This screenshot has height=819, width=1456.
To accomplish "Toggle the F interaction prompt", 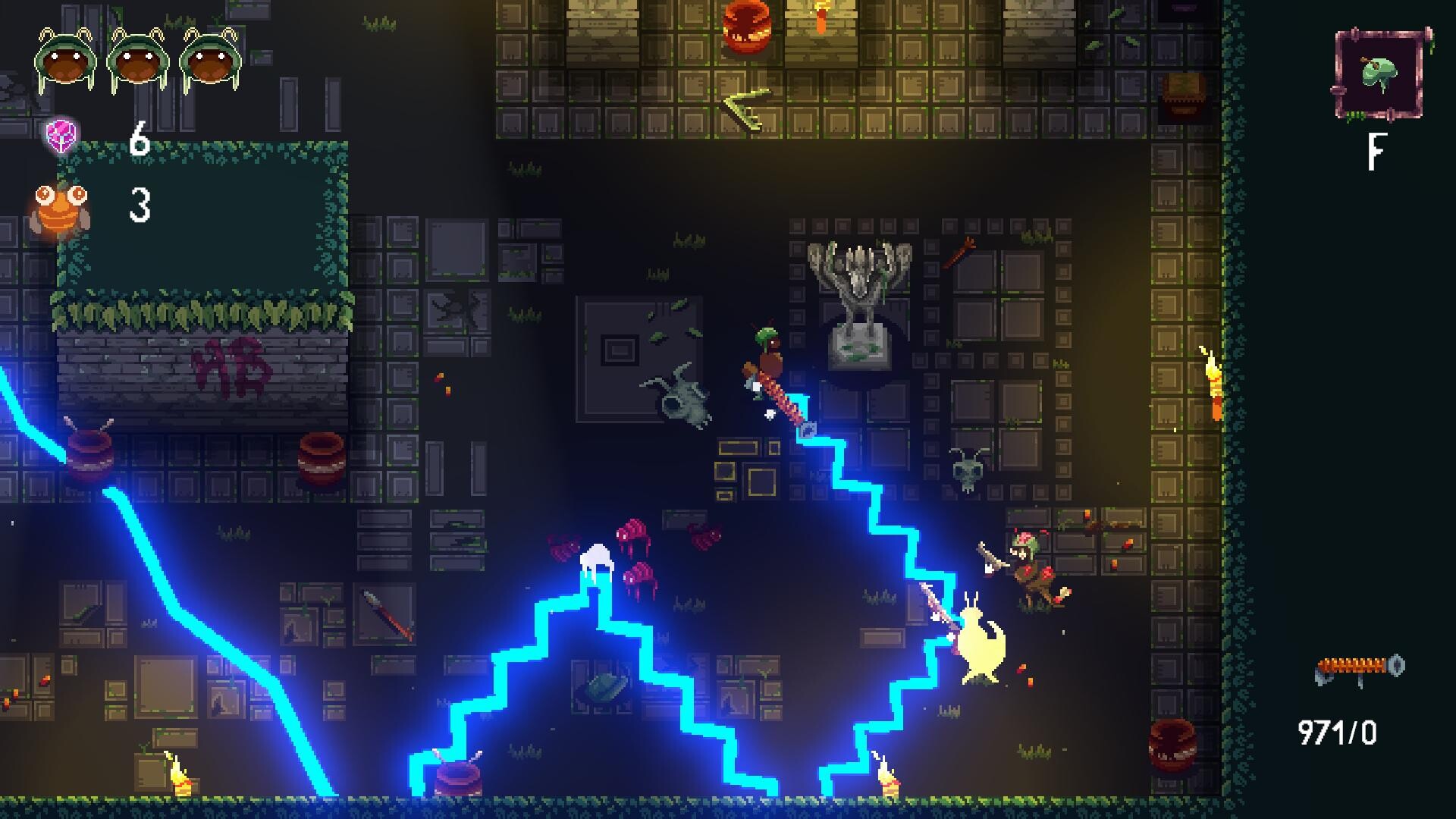I will (x=1377, y=150).
